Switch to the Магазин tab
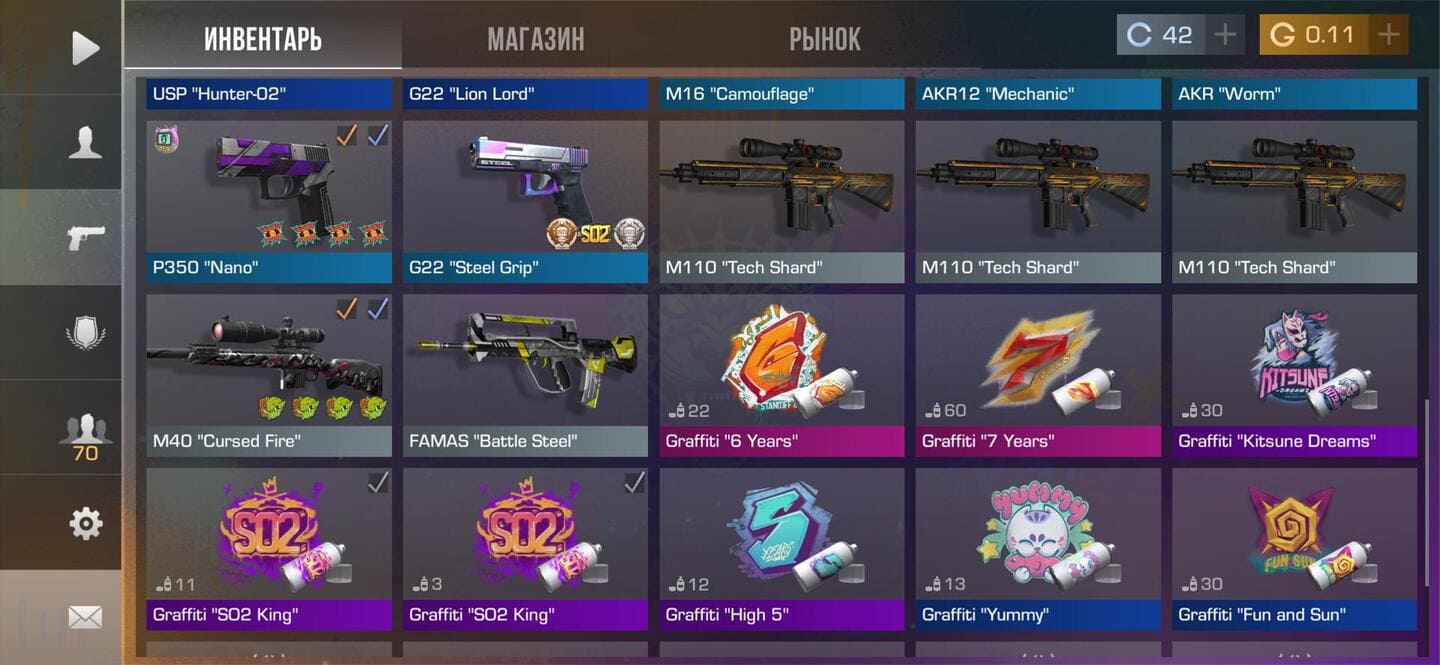 [535, 38]
